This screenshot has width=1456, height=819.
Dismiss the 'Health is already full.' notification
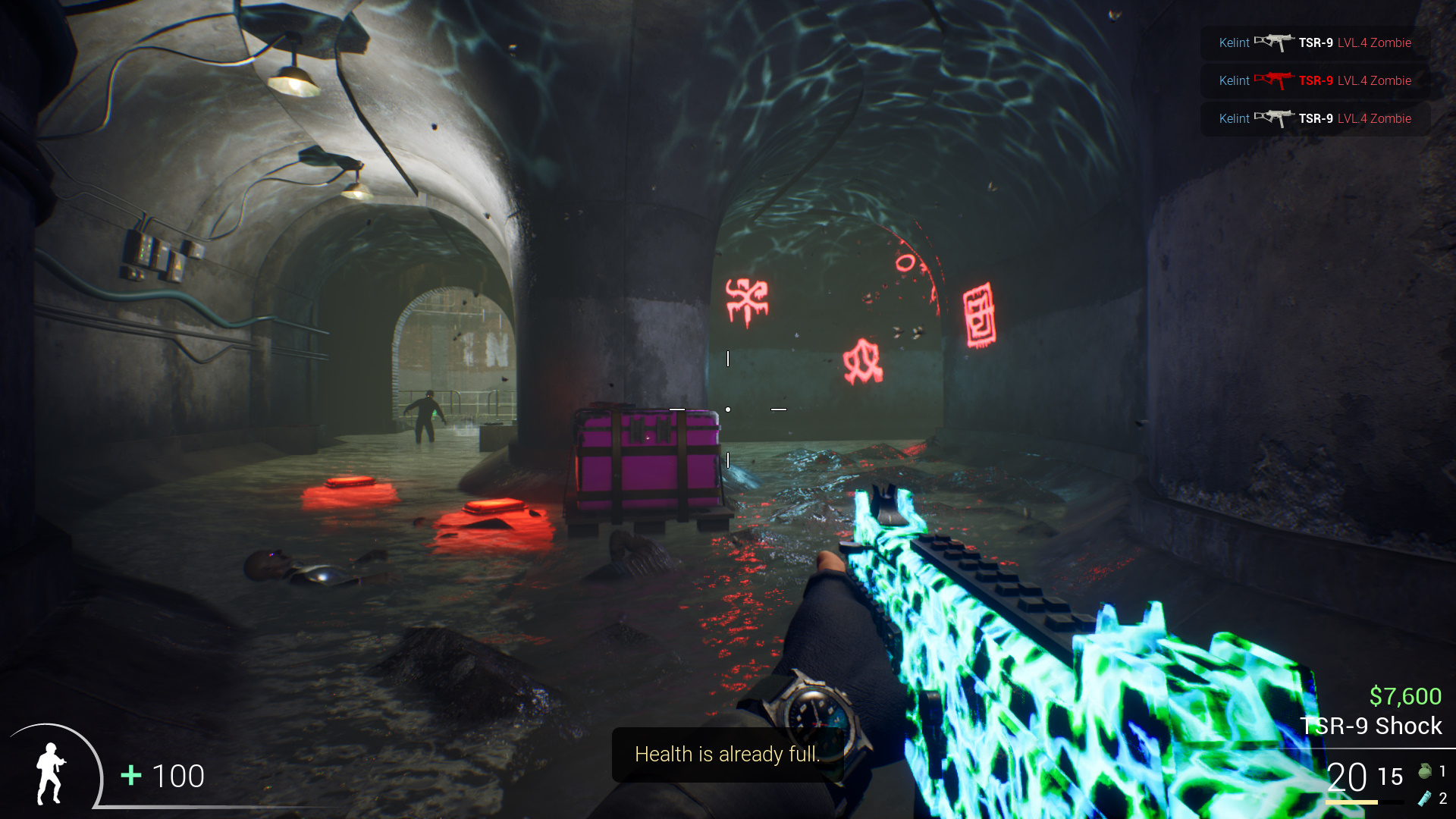tap(726, 755)
